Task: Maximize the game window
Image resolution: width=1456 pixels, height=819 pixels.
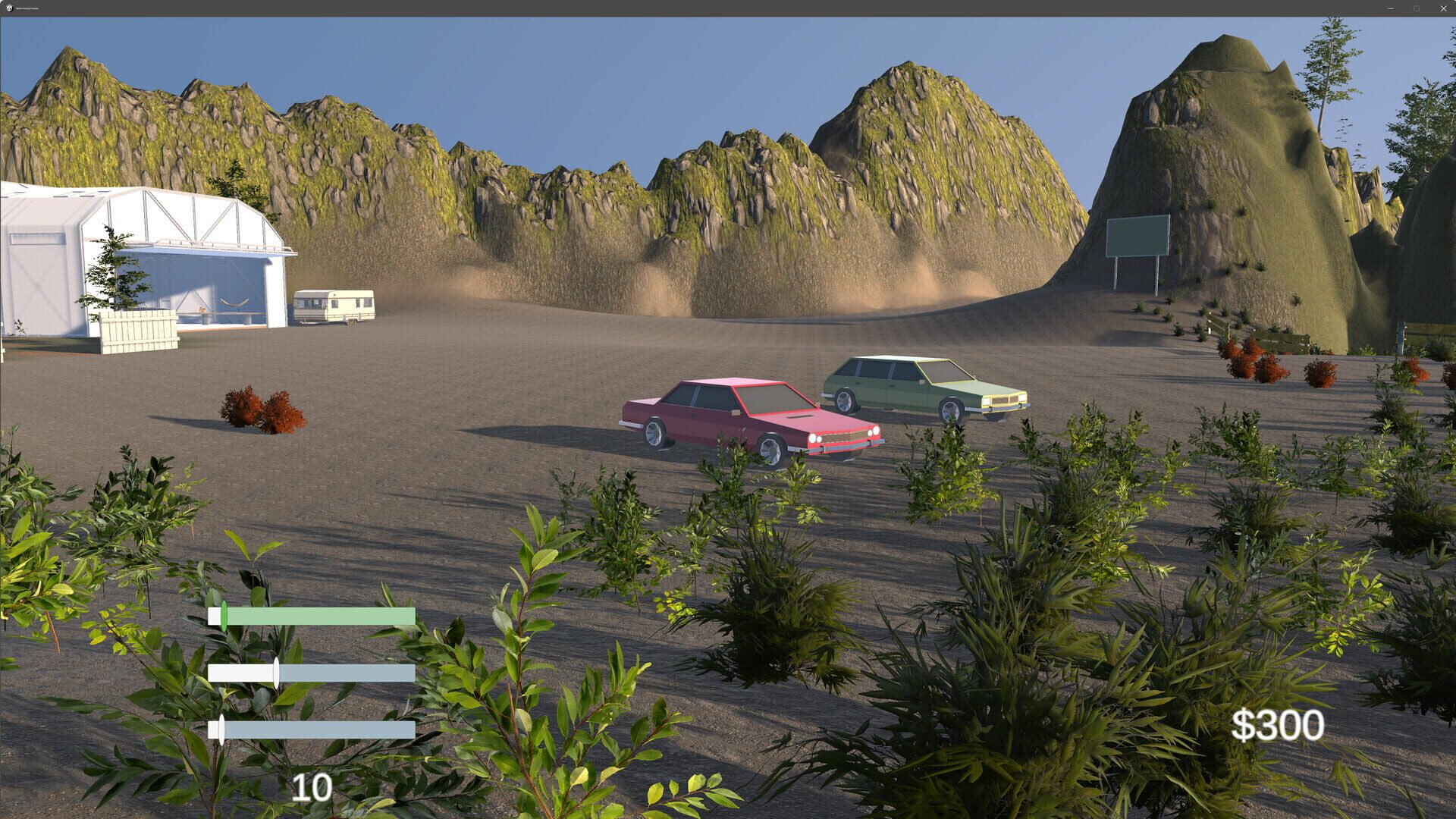Action: tap(1417, 8)
